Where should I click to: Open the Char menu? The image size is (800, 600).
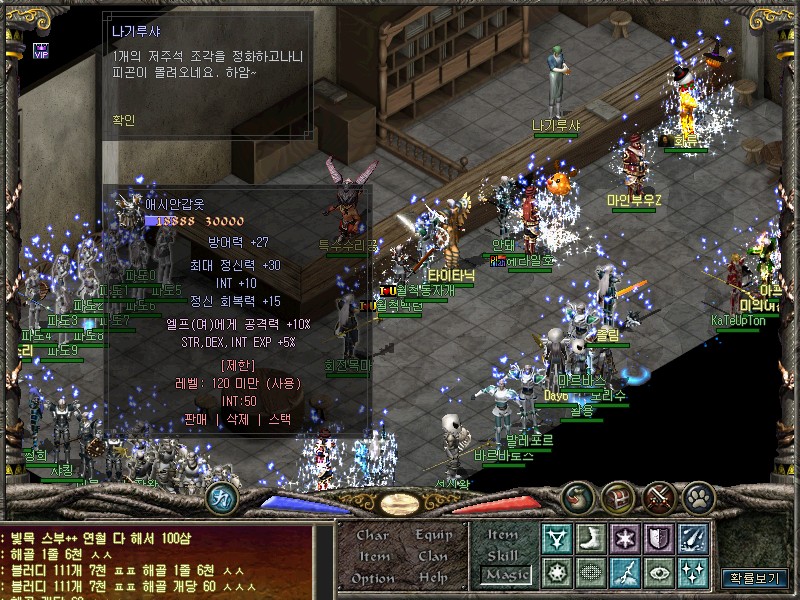point(373,535)
